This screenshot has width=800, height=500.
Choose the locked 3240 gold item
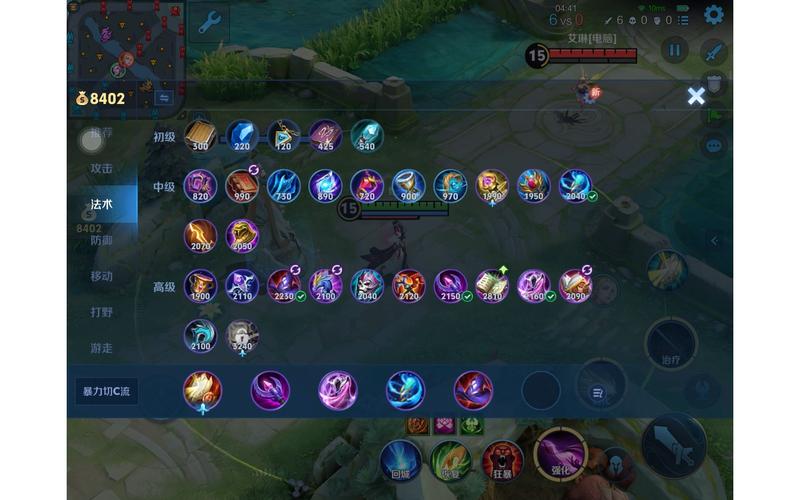(242, 336)
